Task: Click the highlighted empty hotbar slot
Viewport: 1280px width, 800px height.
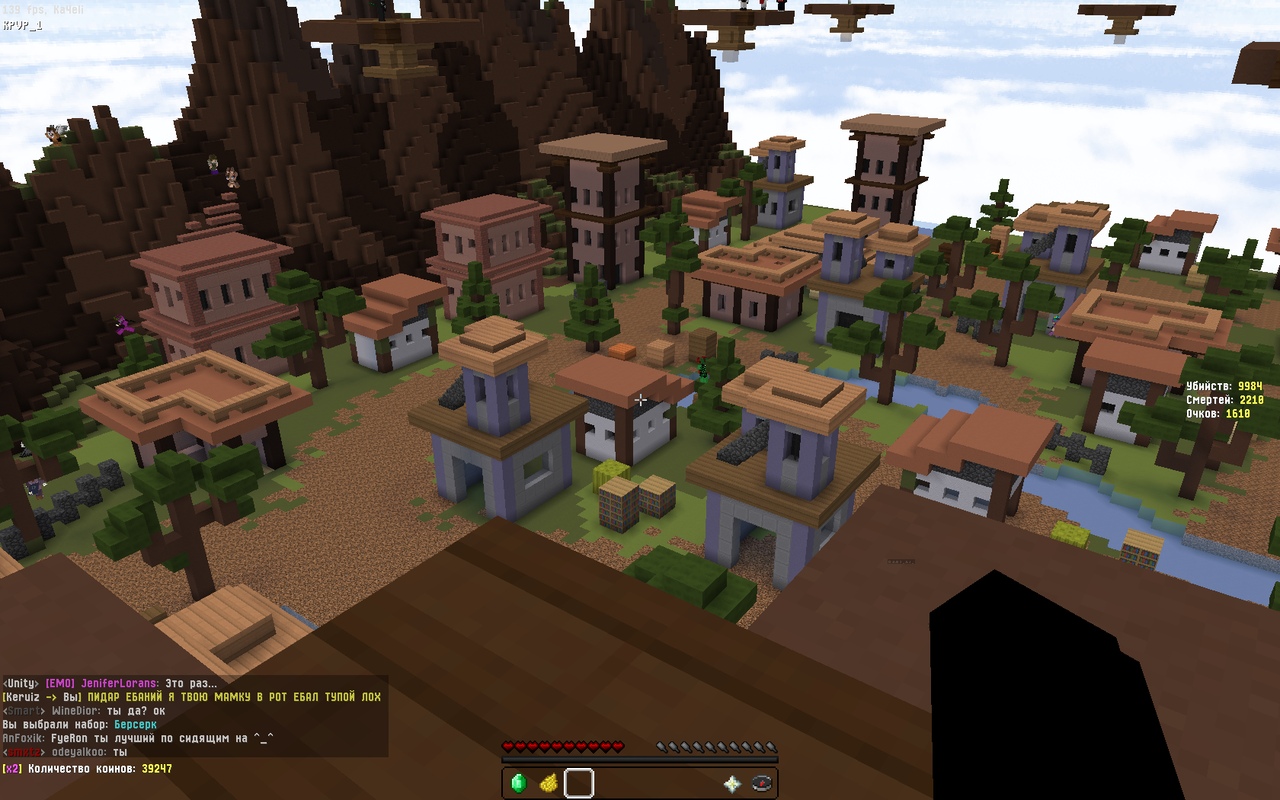Action: (579, 783)
